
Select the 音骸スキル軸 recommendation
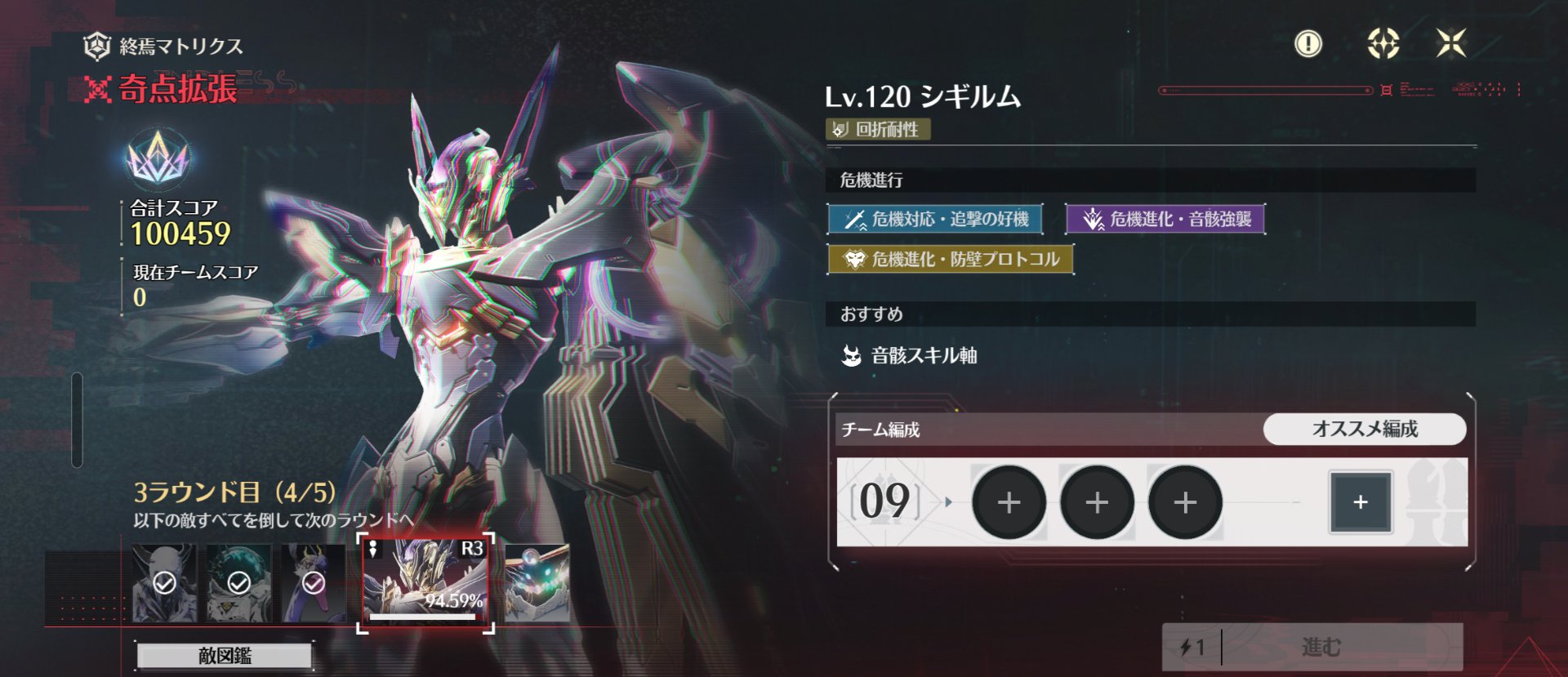[910, 355]
